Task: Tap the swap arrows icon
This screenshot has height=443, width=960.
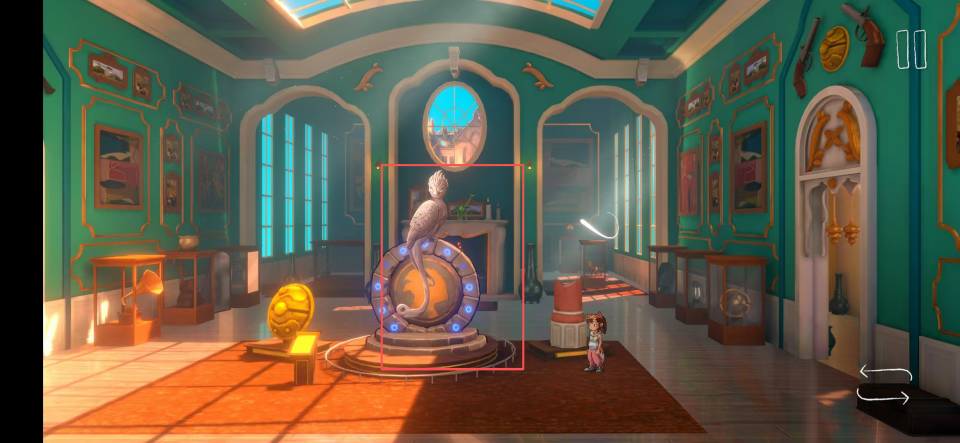Action: [885, 386]
